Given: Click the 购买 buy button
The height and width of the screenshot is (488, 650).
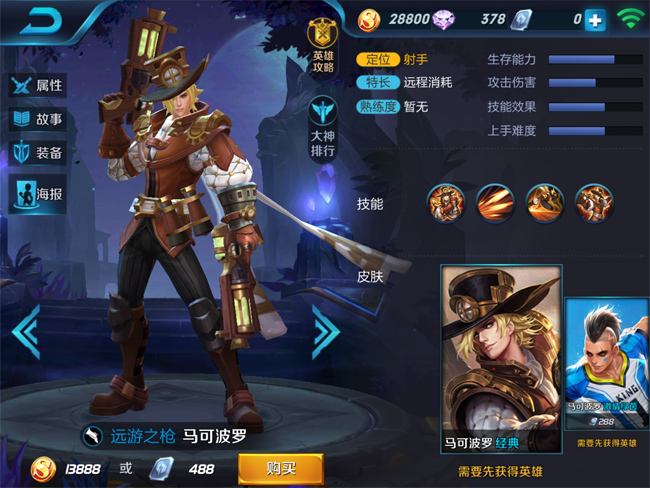Looking at the screenshot, I should [x=280, y=469].
